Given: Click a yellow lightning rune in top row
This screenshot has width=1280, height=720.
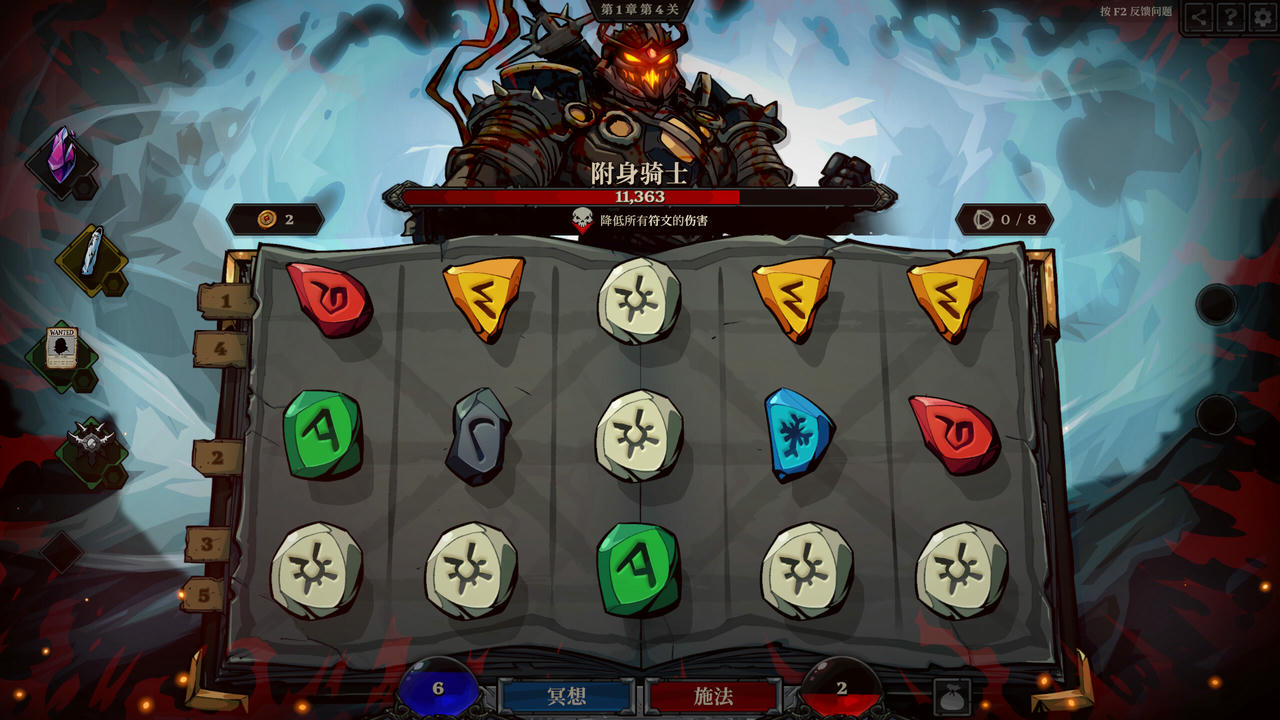Looking at the screenshot, I should point(485,295).
